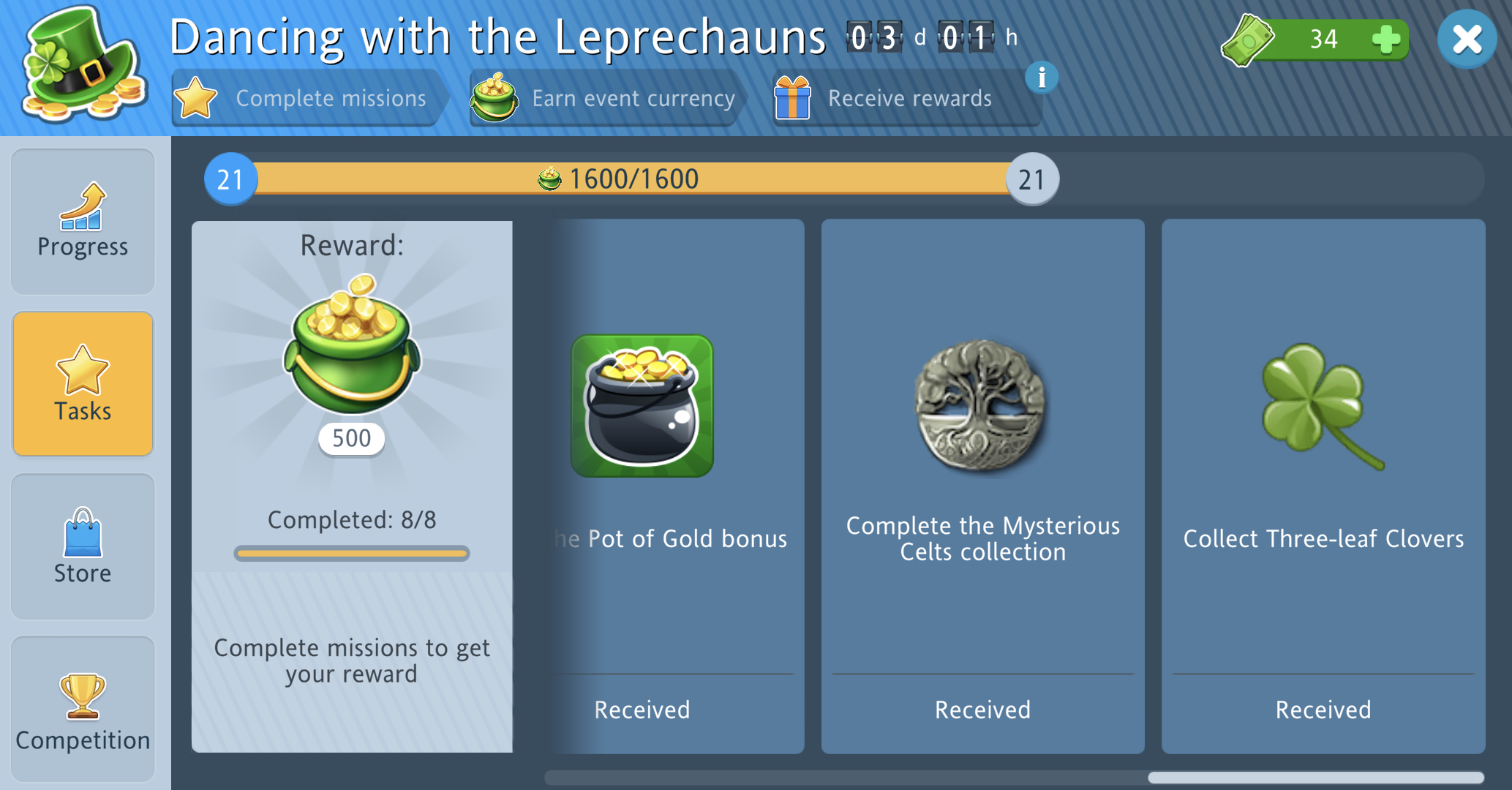Click the horizontal task list scrollbar

coord(1314,778)
